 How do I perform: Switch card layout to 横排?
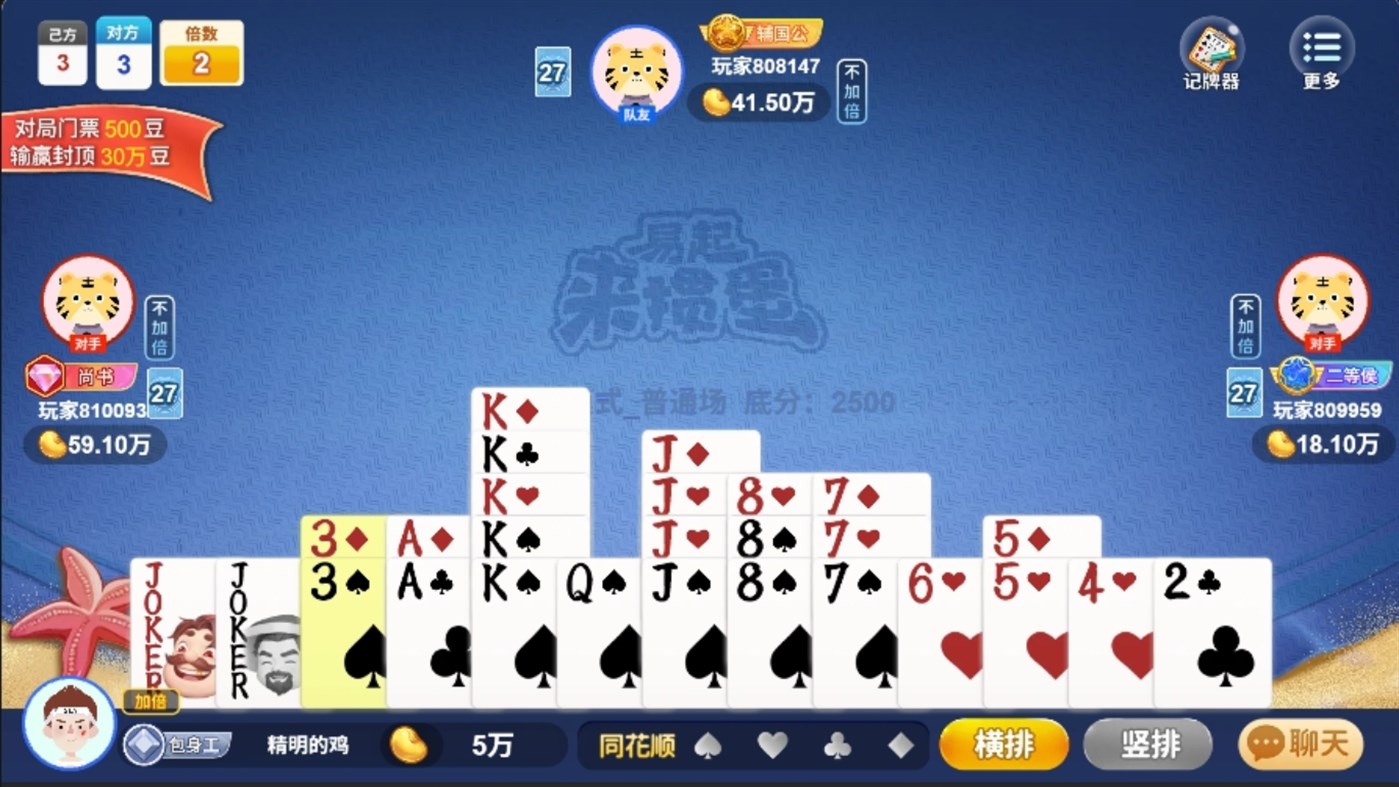point(1003,744)
